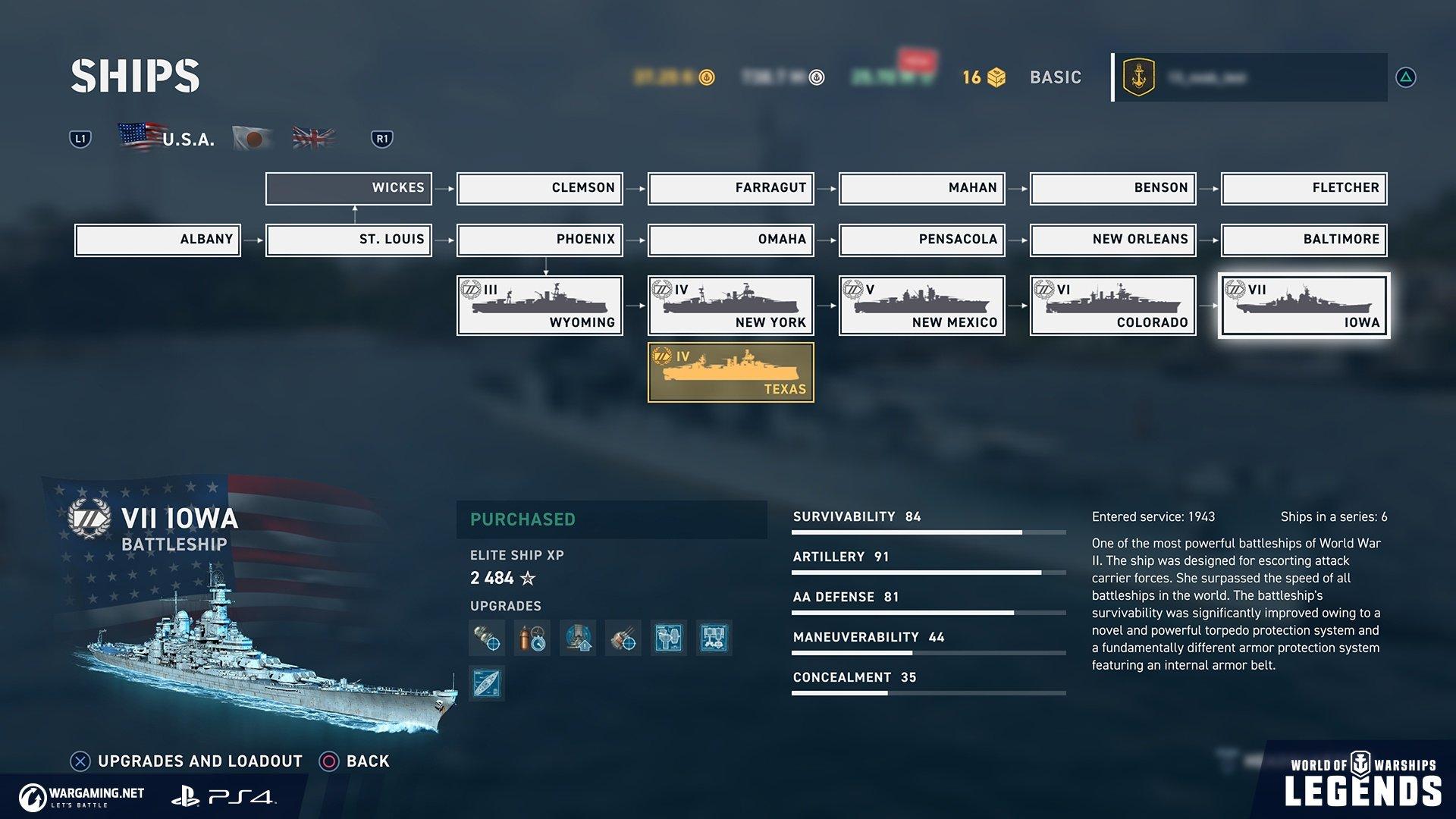Select the propulsion blueprint upgrade icon
The height and width of the screenshot is (819, 1456).
pos(714,639)
